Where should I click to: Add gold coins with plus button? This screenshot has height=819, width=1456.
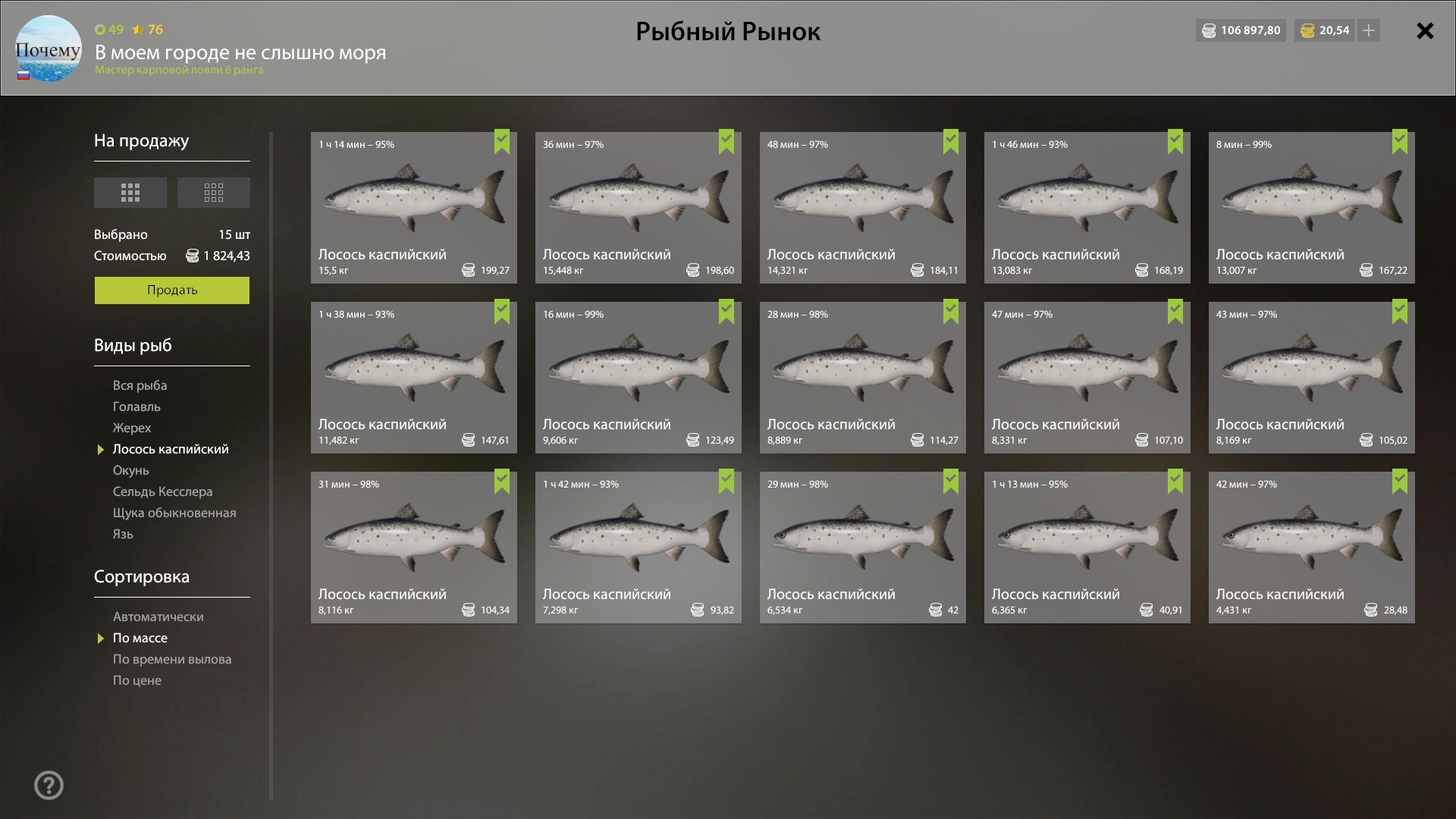pos(1369,31)
